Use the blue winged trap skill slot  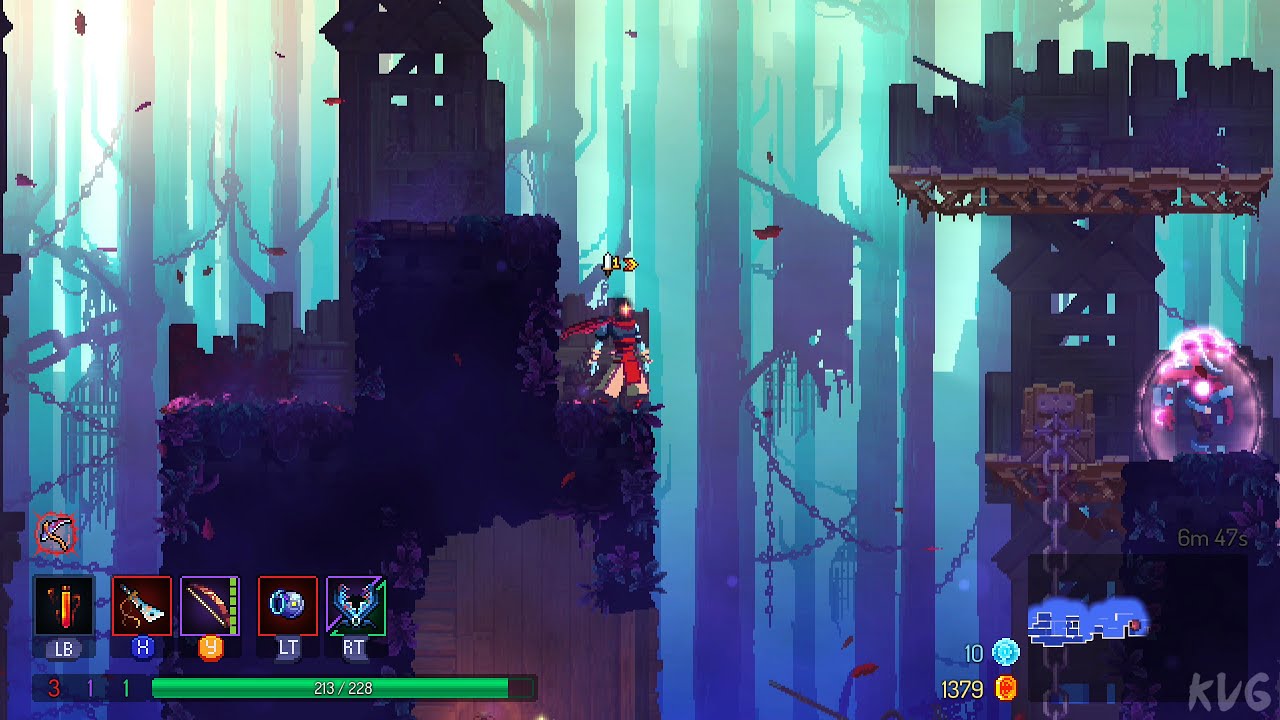pos(356,606)
